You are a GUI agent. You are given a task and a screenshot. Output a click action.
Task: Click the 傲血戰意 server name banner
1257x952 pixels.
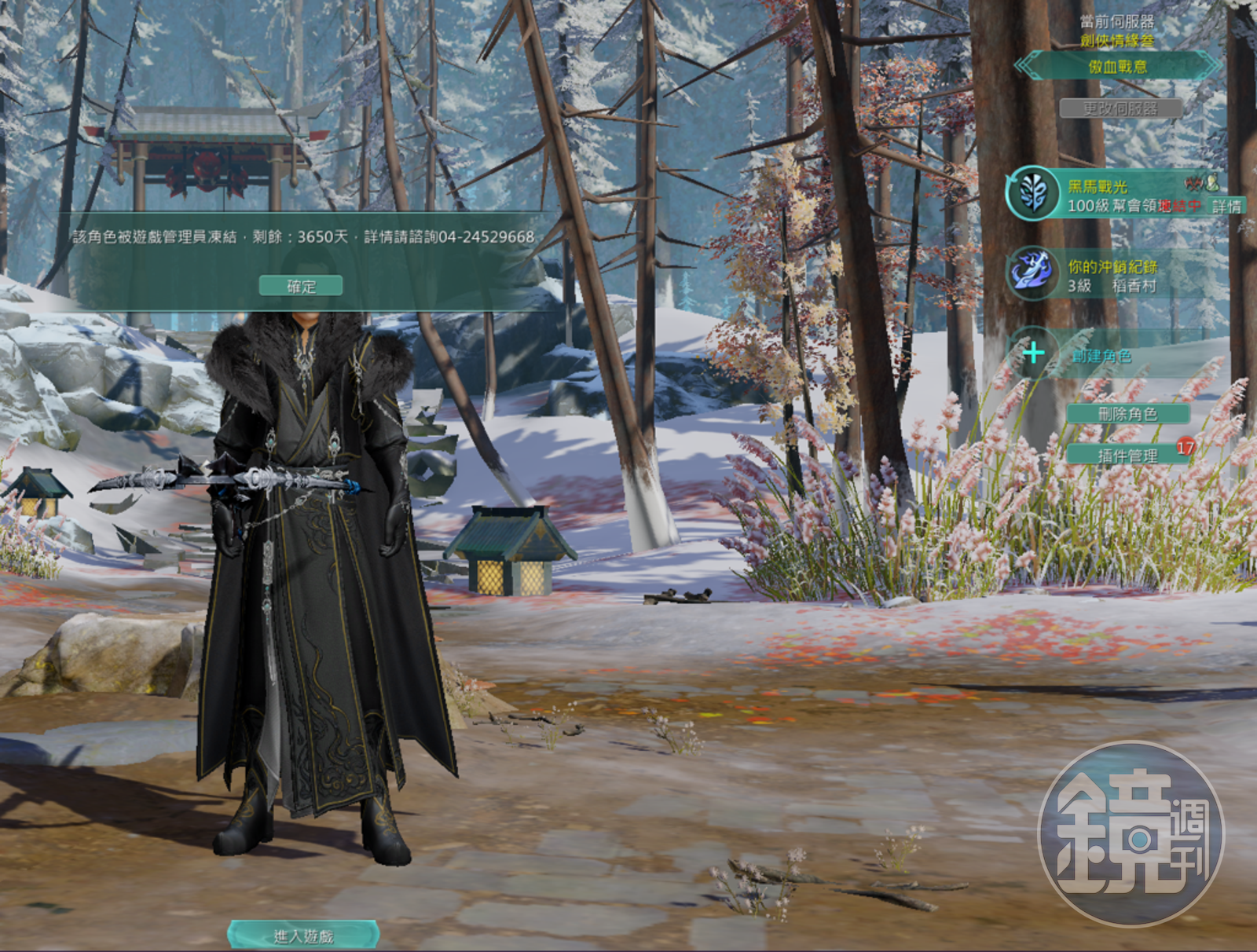point(1117,67)
